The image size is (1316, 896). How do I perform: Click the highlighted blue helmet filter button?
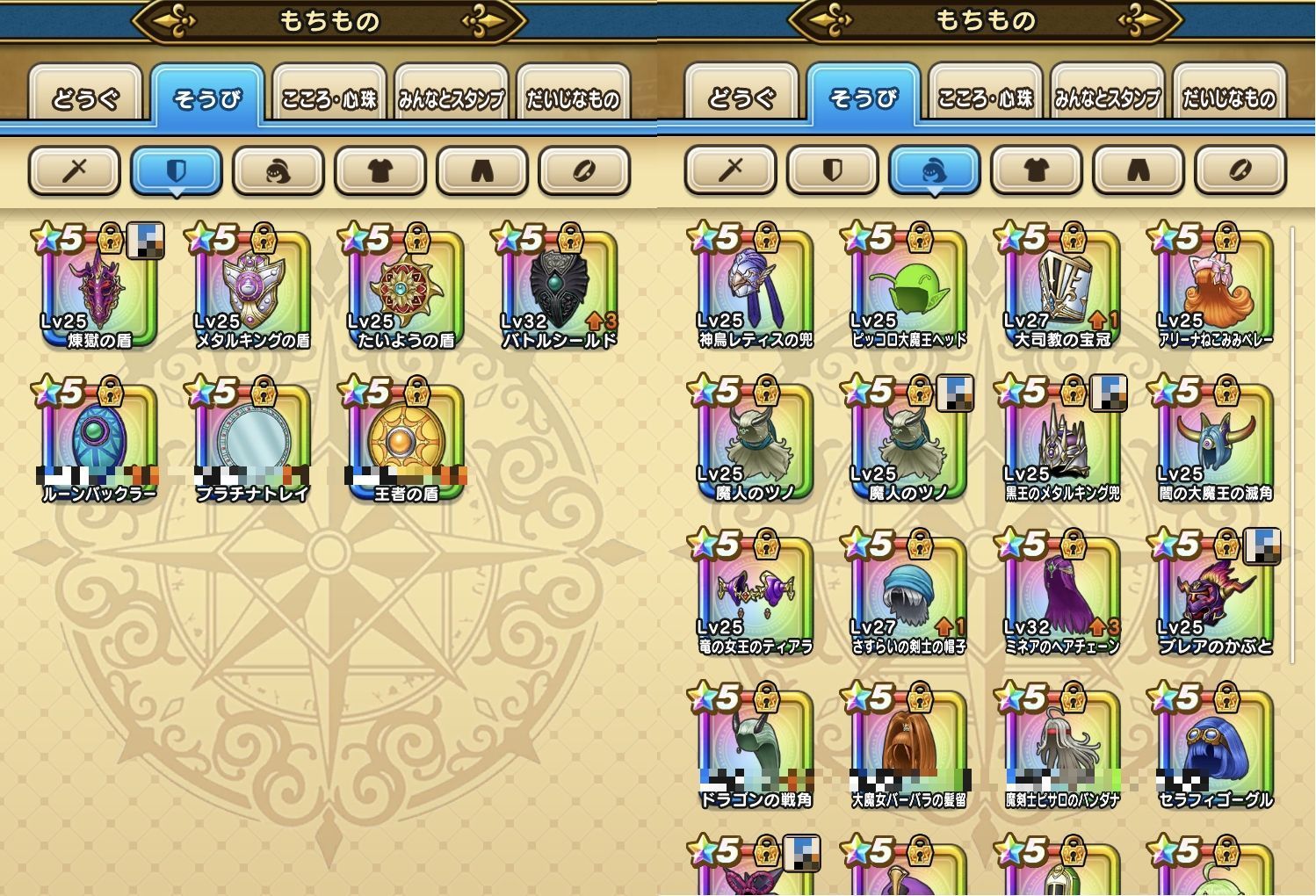934,170
